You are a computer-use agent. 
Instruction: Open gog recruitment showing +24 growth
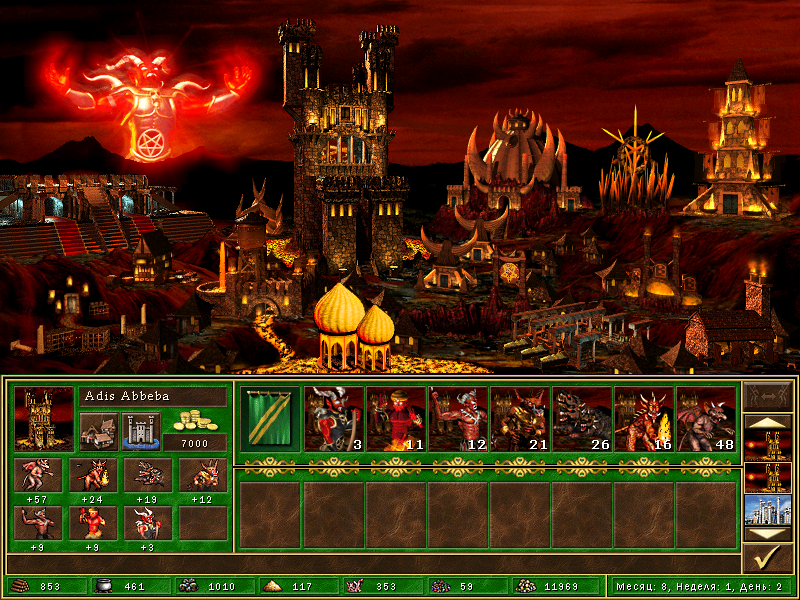[94, 475]
